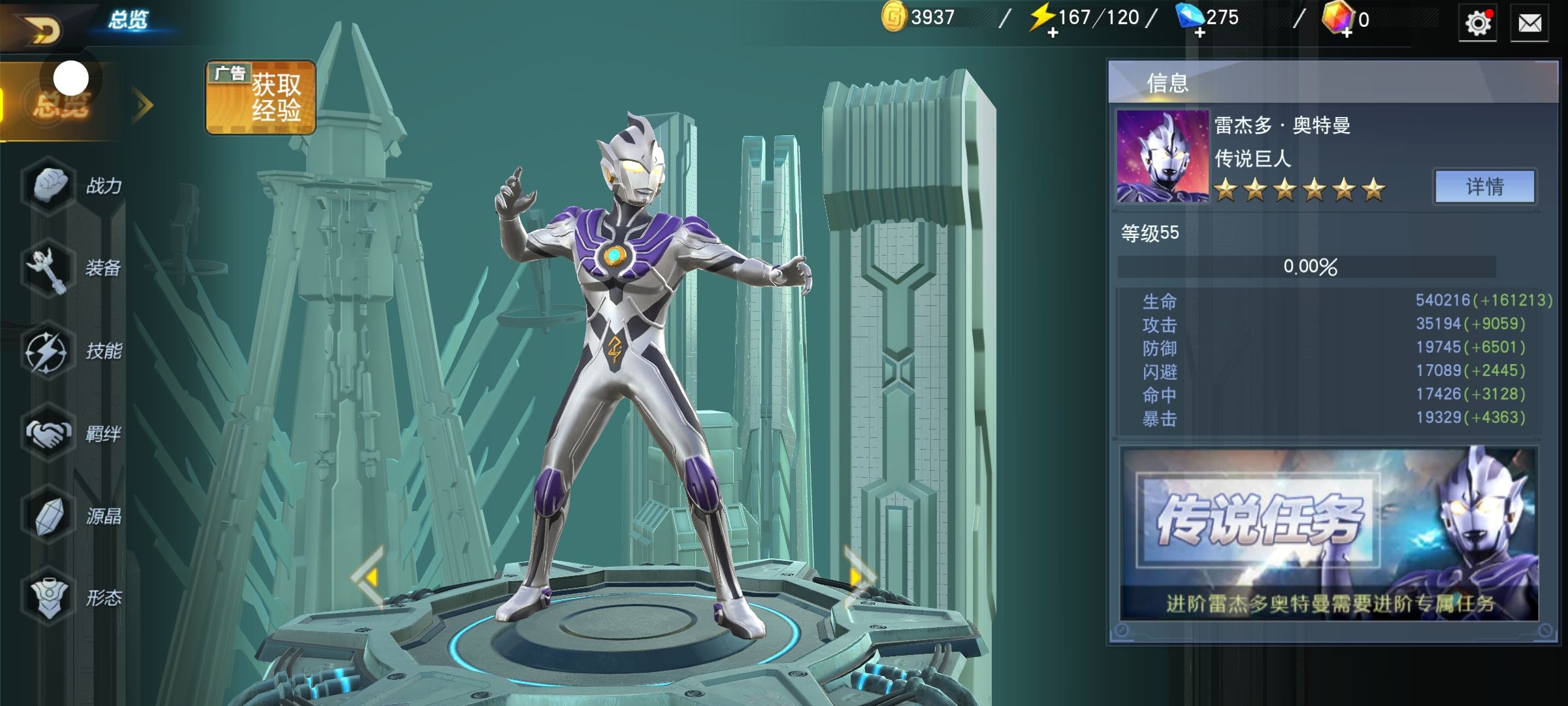
Task: Open the 详情 details button
Action: [x=1484, y=187]
